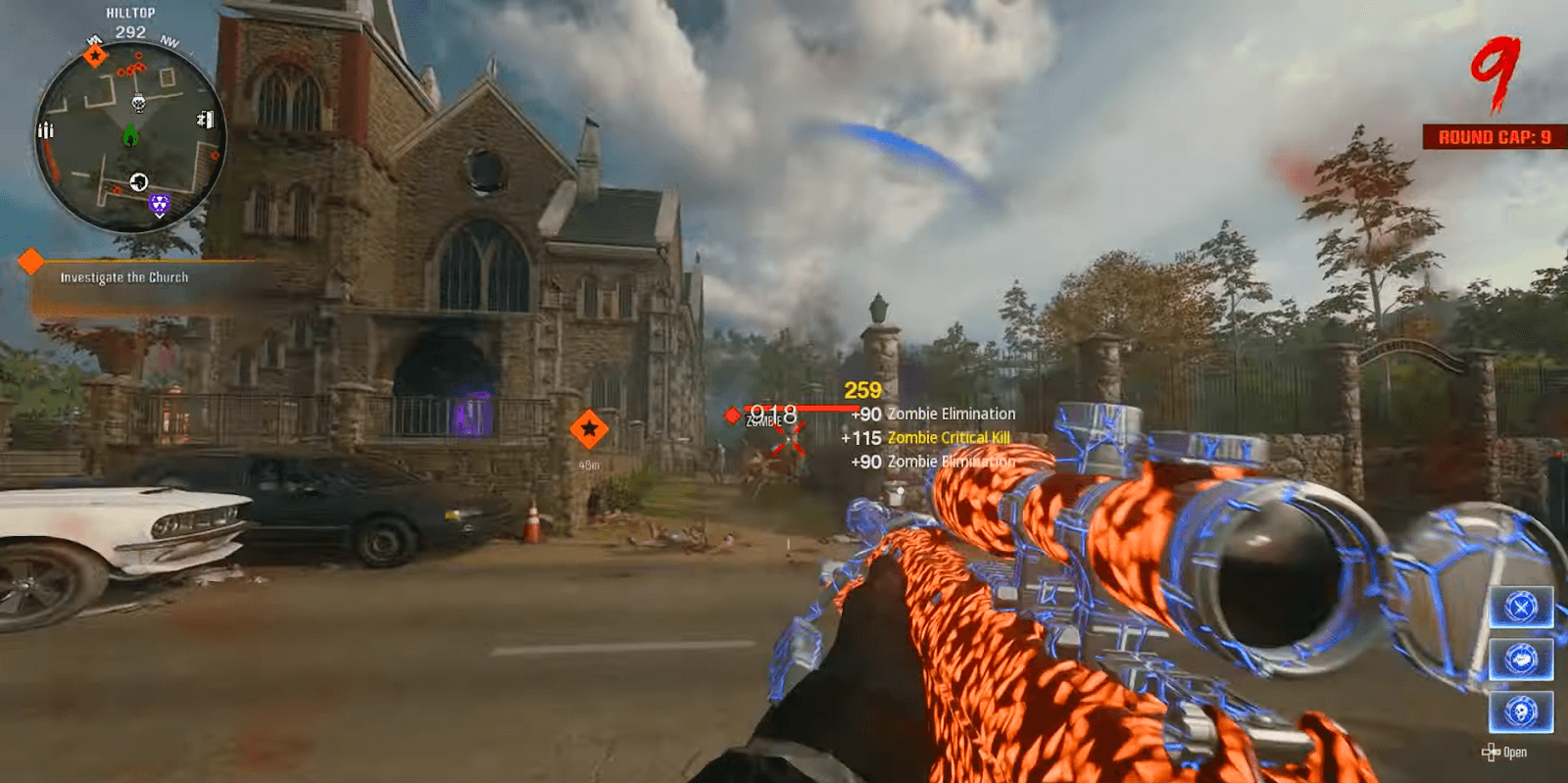This screenshot has height=783, width=1568.
Task: Toggle the skull marker at the top of the minimap
Action: (x=138, y=103)
